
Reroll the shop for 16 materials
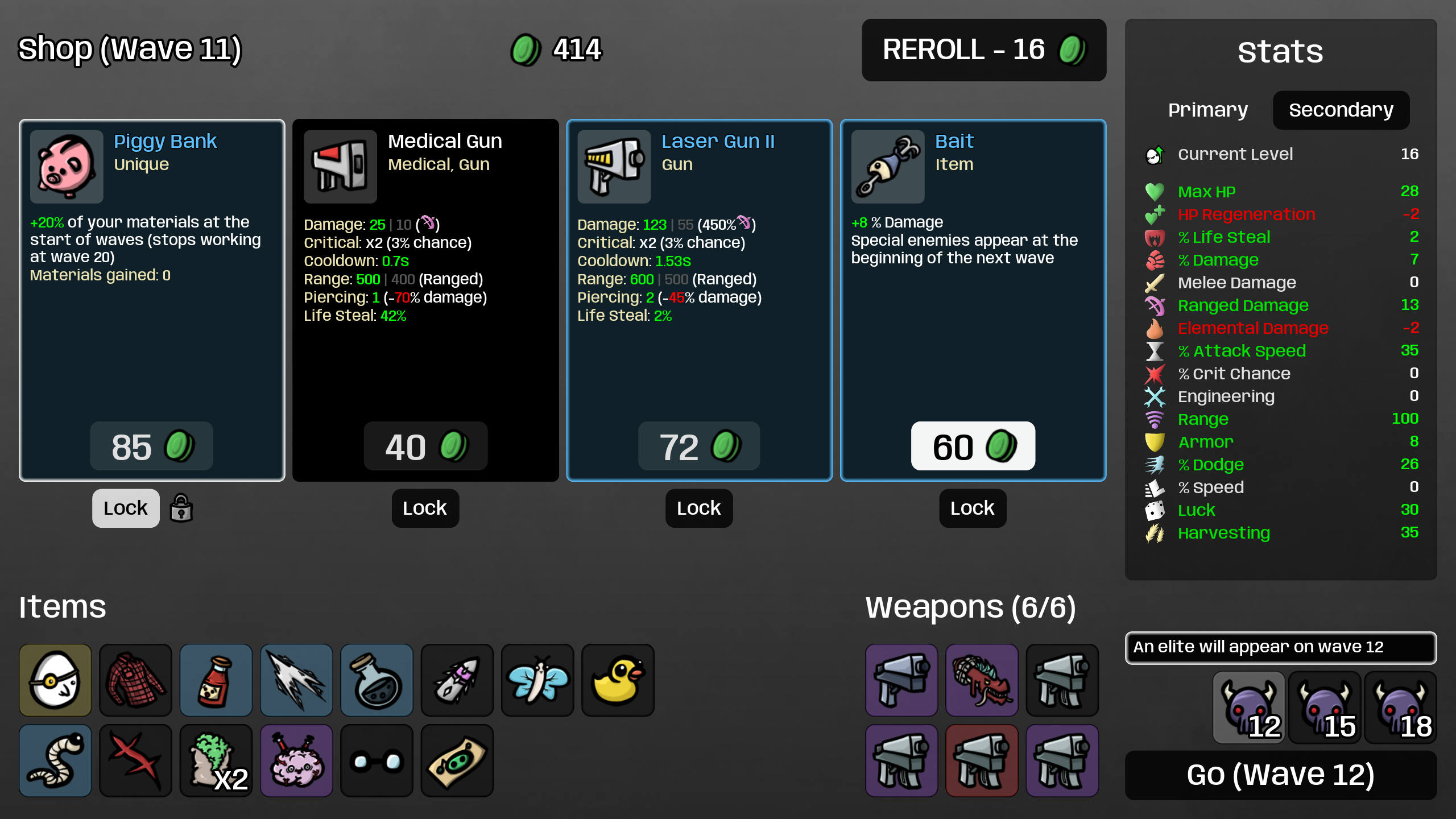point(983,50)
